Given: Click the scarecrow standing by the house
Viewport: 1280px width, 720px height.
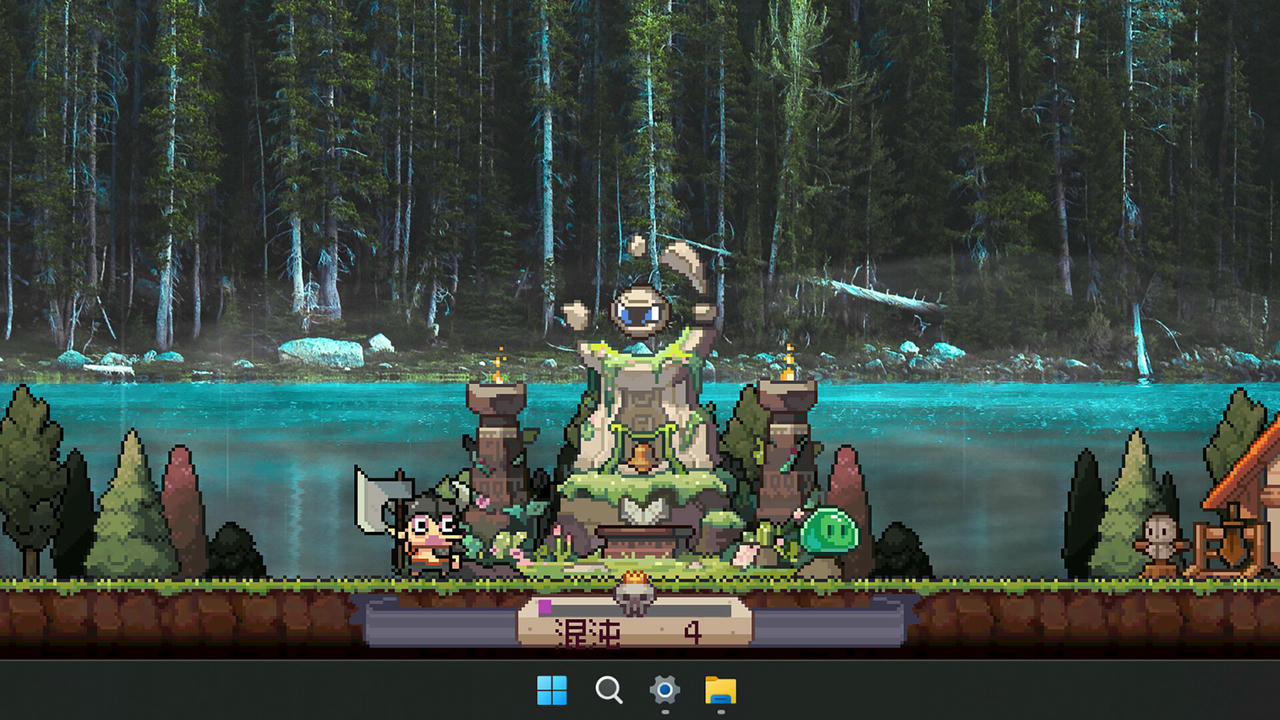Looking at the screenshot, I should tap(1158, 535).
